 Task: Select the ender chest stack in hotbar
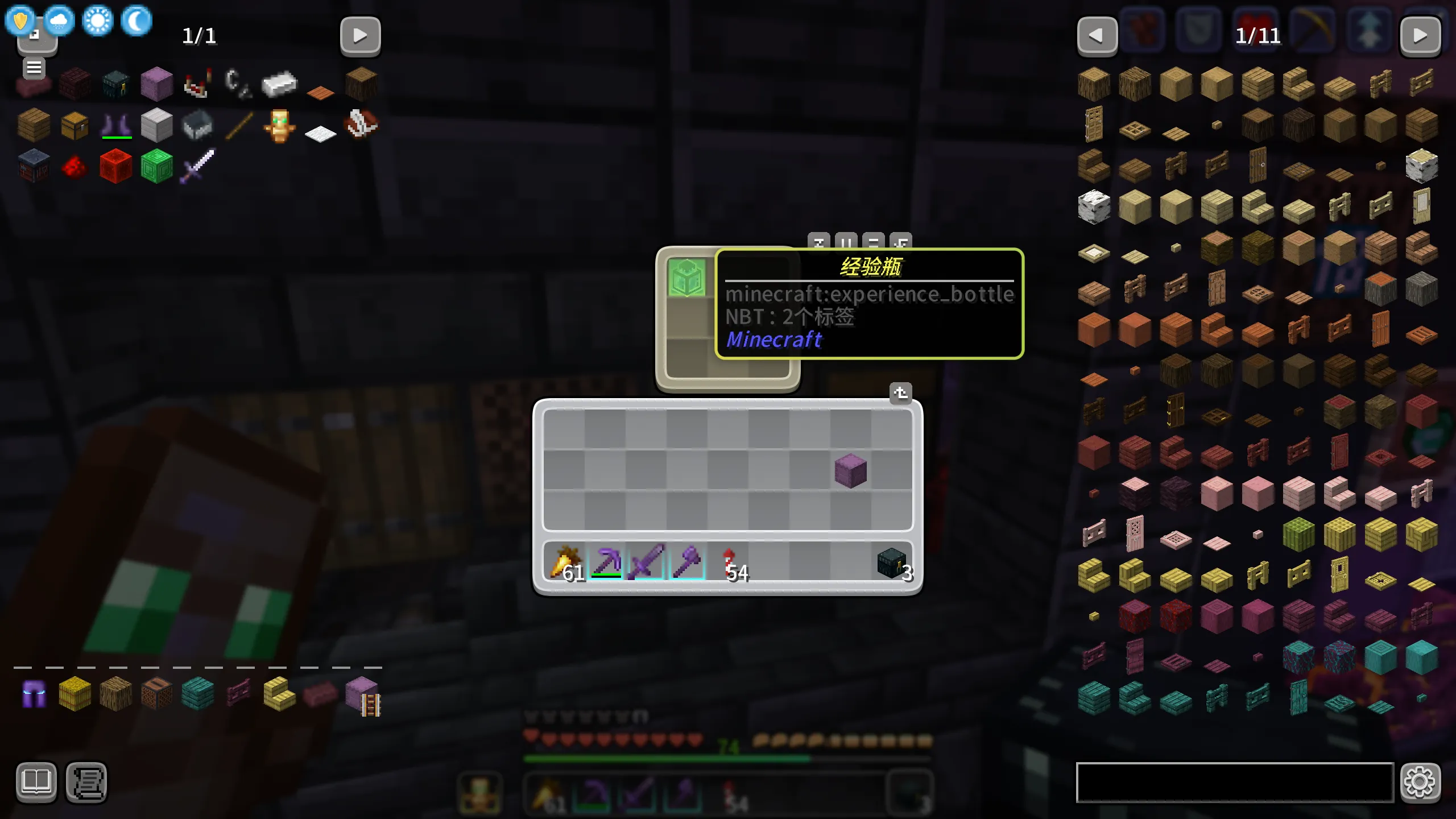[x=891, y=562]
